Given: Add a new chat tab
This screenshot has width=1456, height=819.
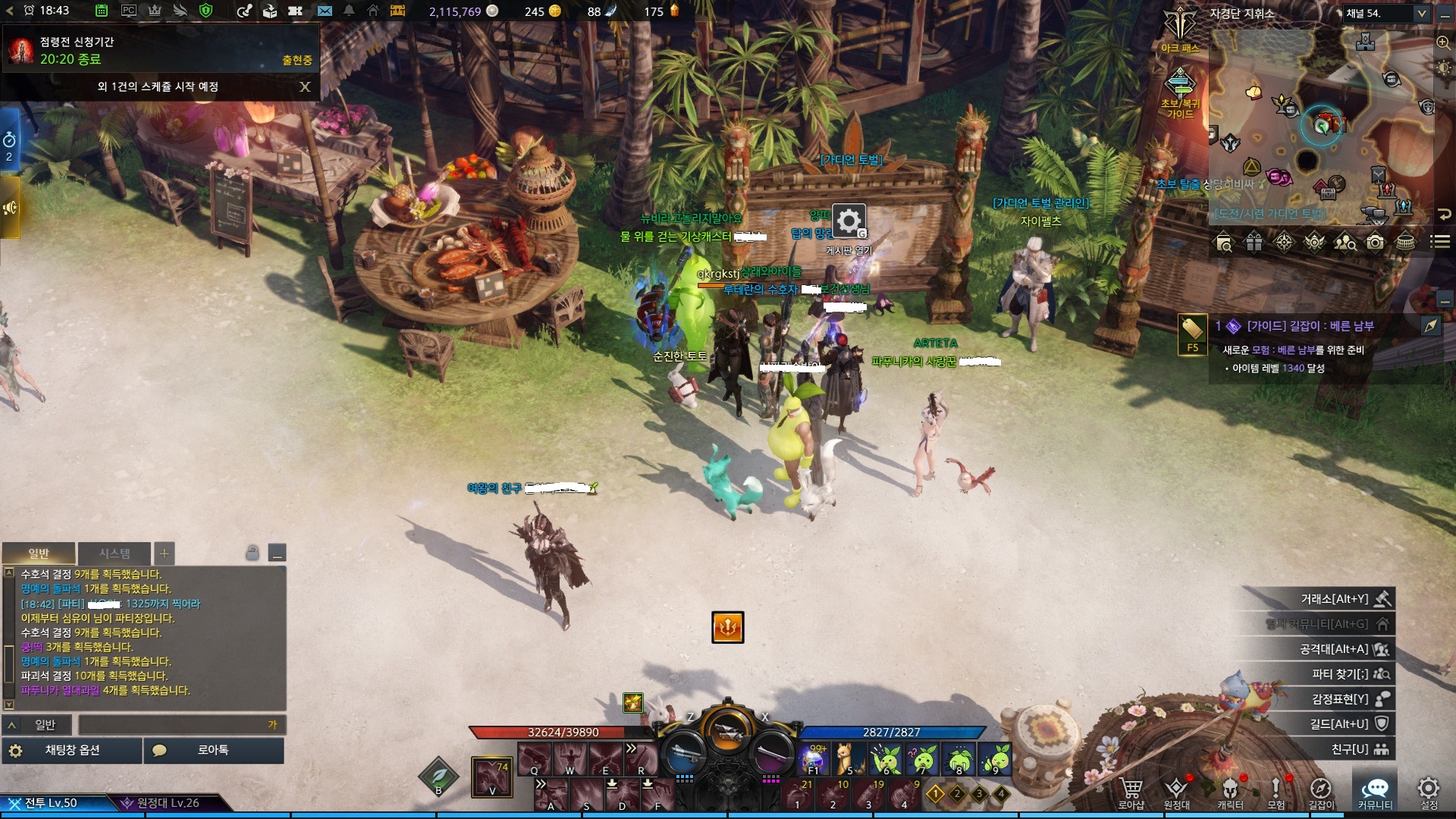Looking at the screenshot, I should pyautogui.click(x=164, y=554).
